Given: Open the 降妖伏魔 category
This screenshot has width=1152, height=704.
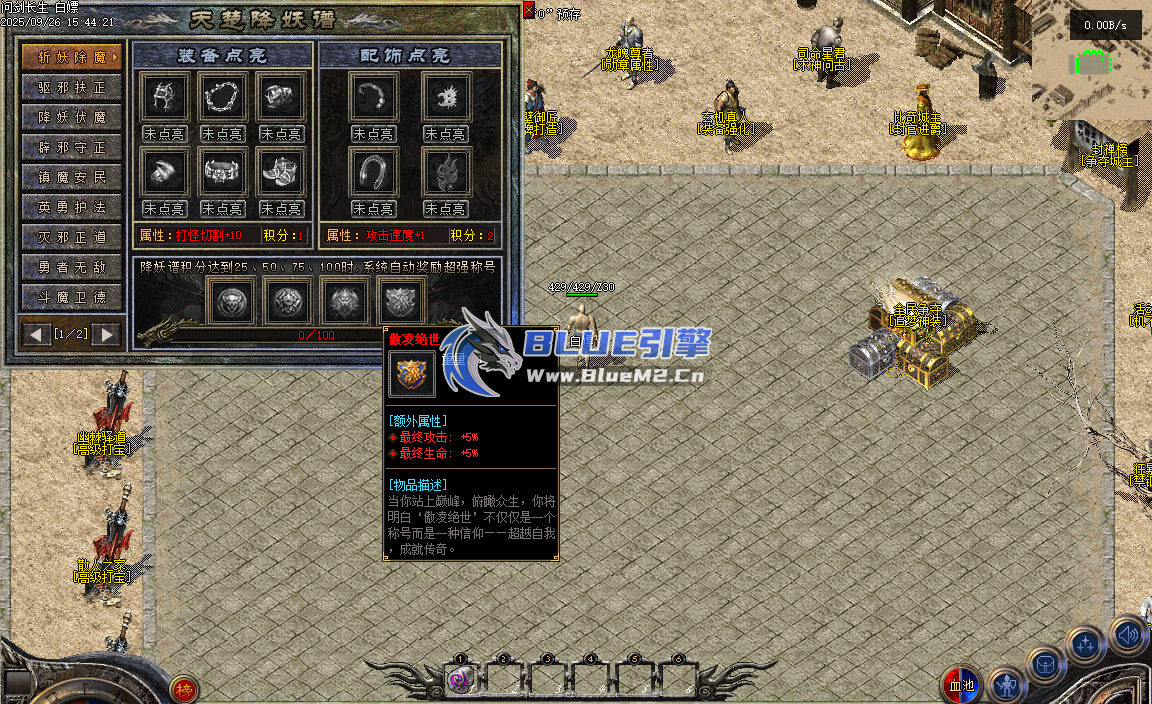Looking at the screenshot, I should [x=72, y=117].
